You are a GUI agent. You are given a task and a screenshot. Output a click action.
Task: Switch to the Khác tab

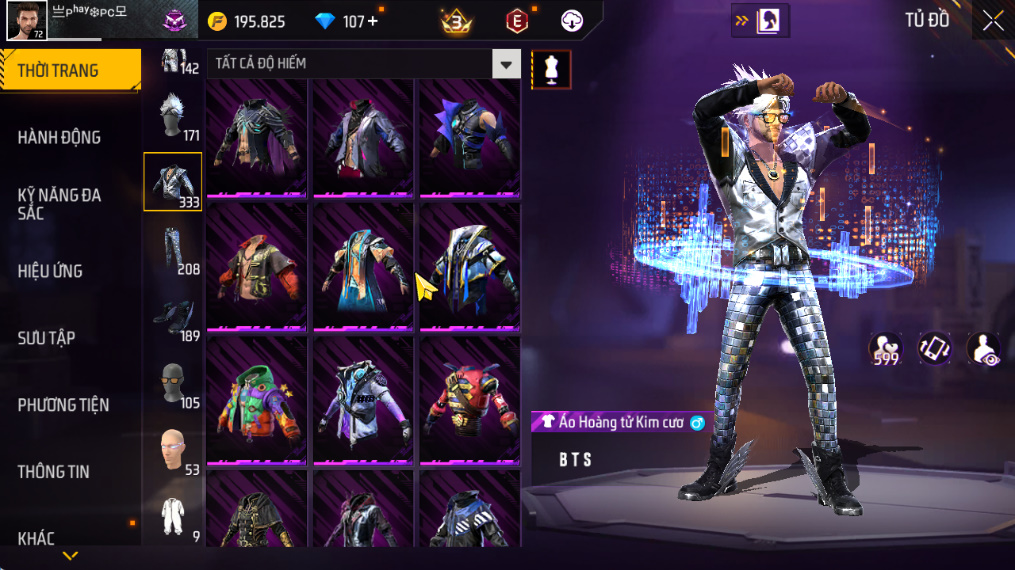[37, 539]
